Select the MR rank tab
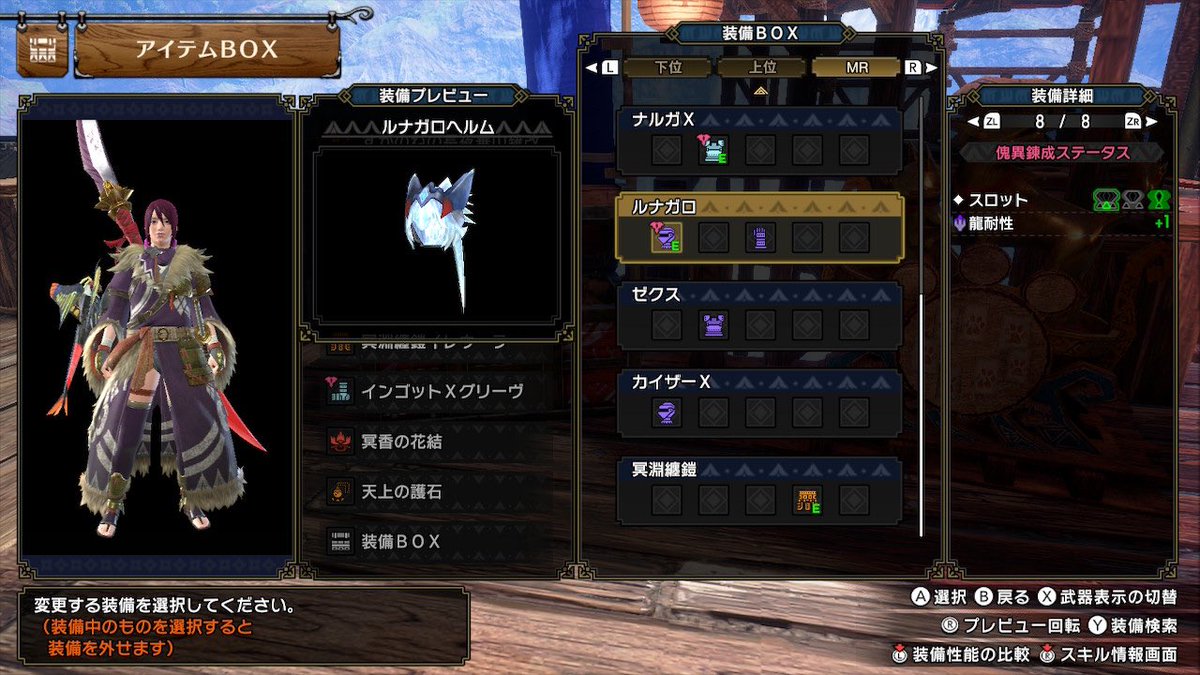Screen dimensions: 1200x675 pyautogui.click(x=857, y=68)
